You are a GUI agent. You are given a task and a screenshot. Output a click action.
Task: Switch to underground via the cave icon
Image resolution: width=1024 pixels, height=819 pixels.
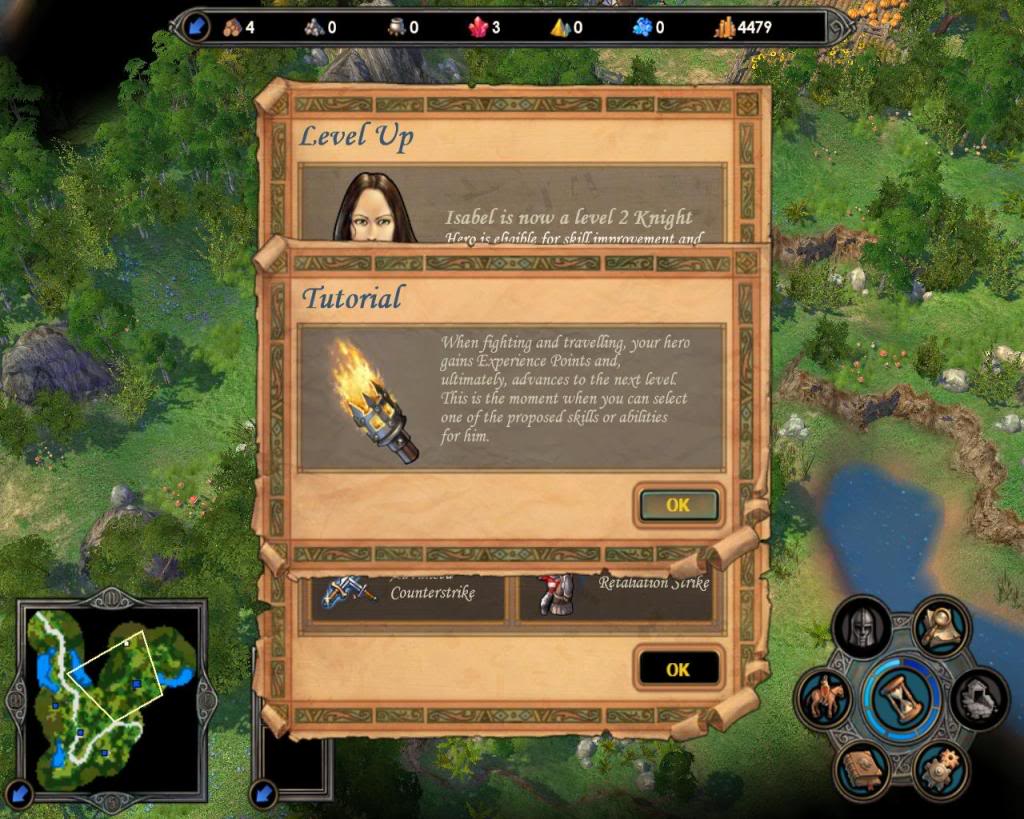979,697
